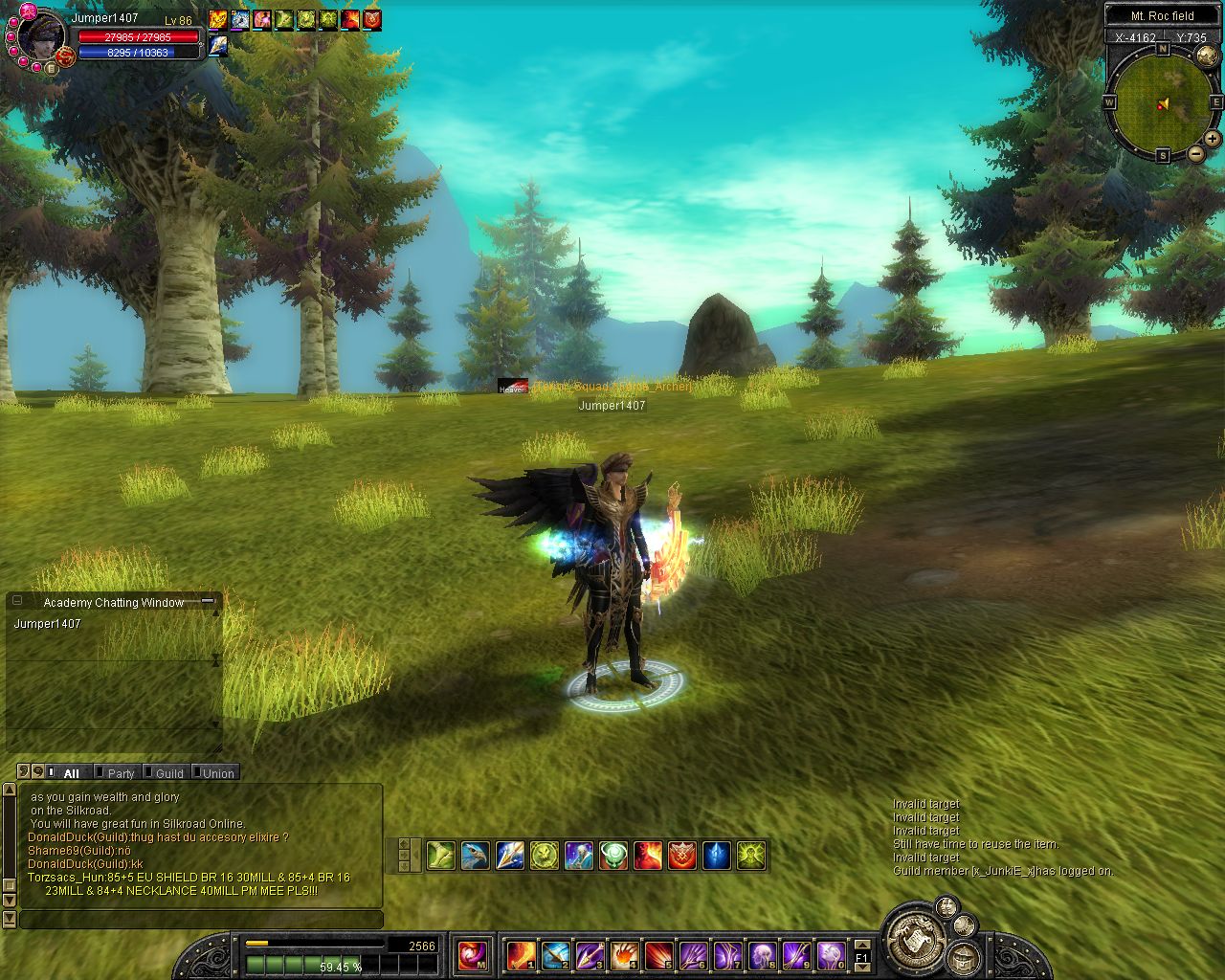Use the flaming claw skill in slot 4
1225x980 pixels.
624,954
